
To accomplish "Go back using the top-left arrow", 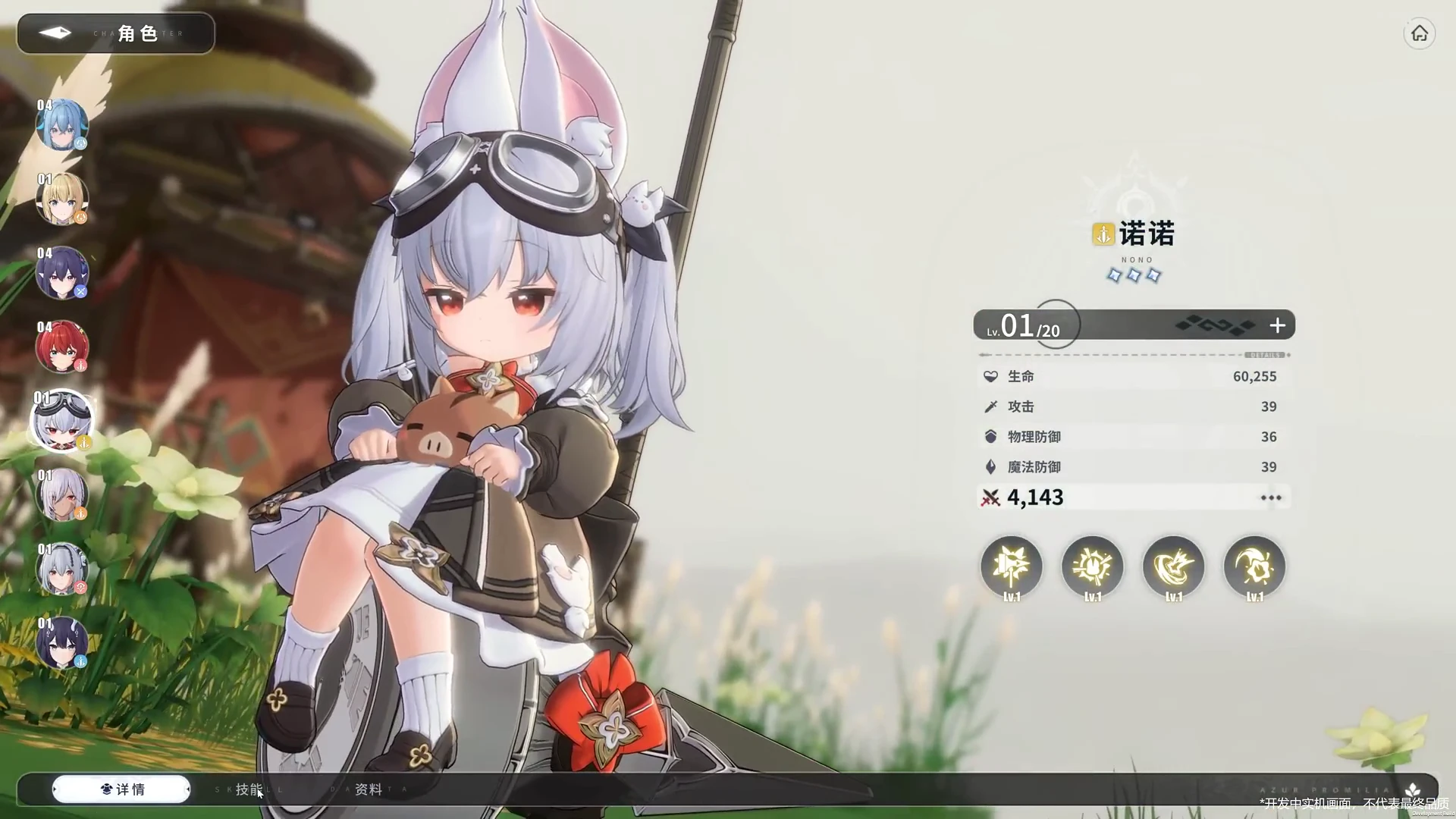I will pos(55,33).
